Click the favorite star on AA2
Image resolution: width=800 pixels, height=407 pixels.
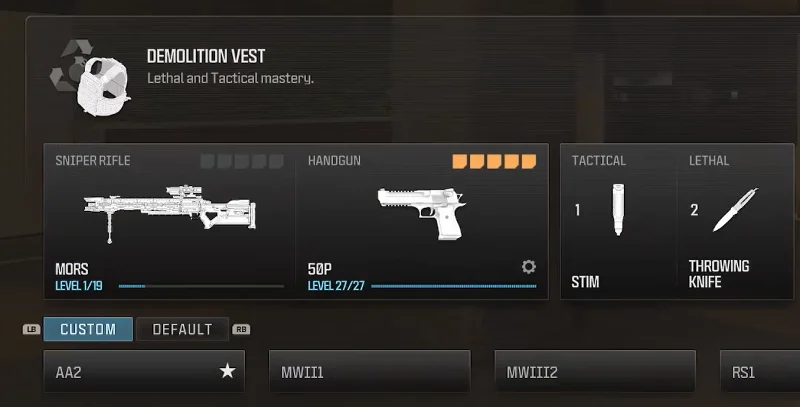click(x=228, y=372)
